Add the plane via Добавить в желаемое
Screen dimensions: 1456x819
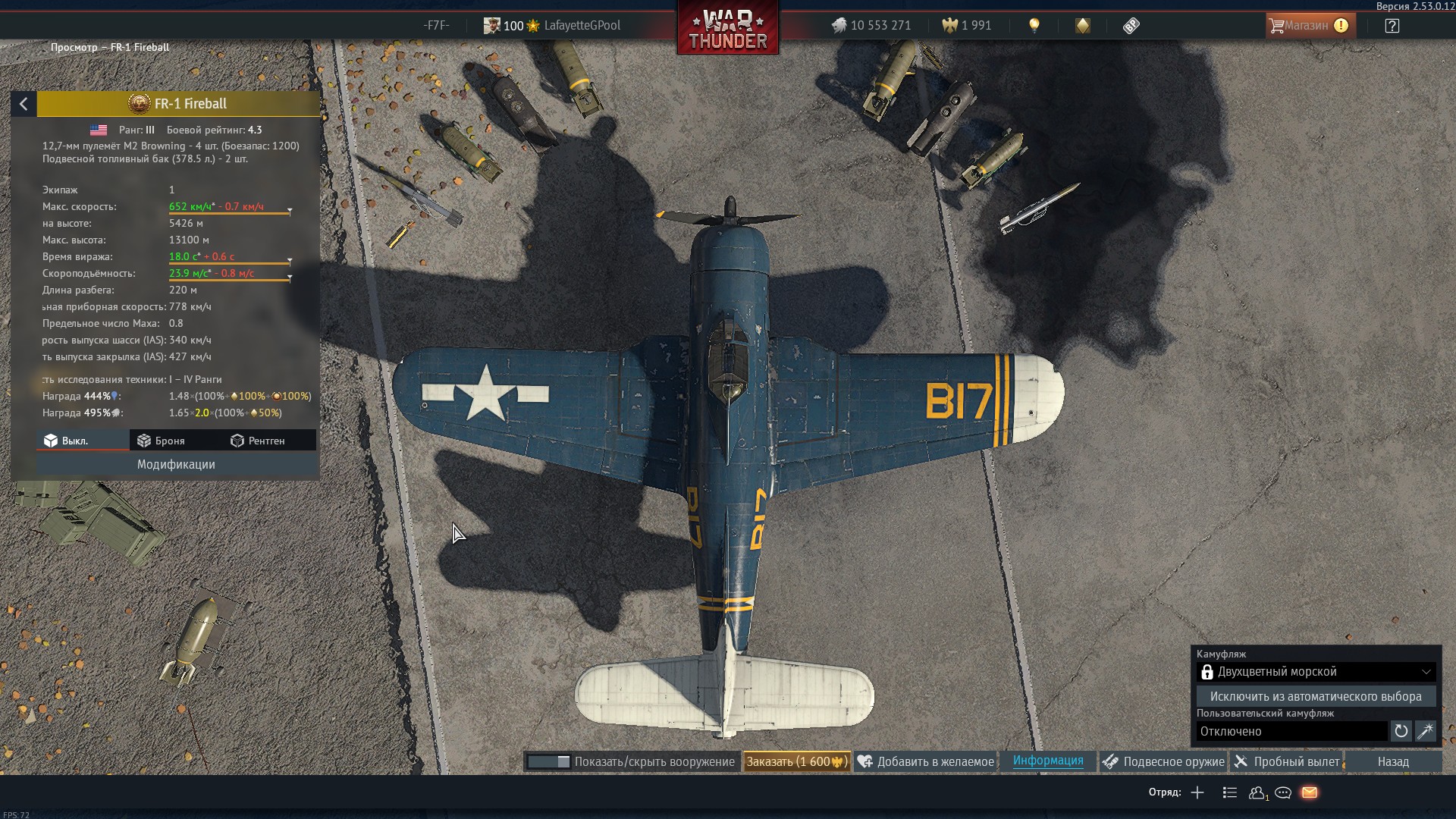(x=926, y=761)
